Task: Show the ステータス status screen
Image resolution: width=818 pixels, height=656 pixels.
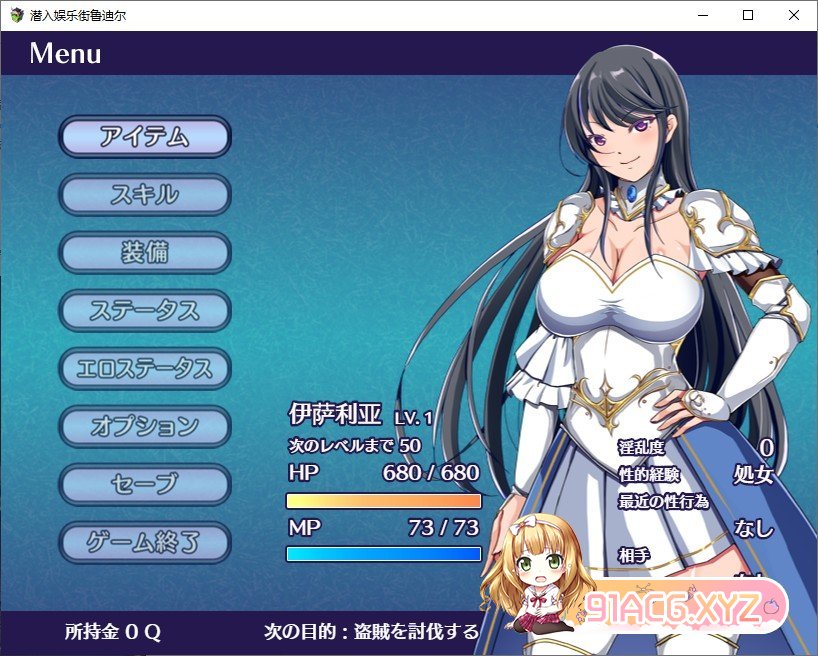Action: (x=145, y=311)
